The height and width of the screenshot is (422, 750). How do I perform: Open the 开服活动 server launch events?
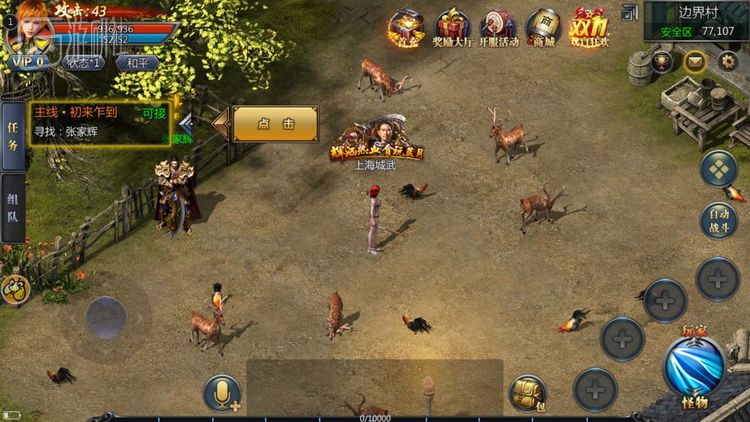(498, 28)
